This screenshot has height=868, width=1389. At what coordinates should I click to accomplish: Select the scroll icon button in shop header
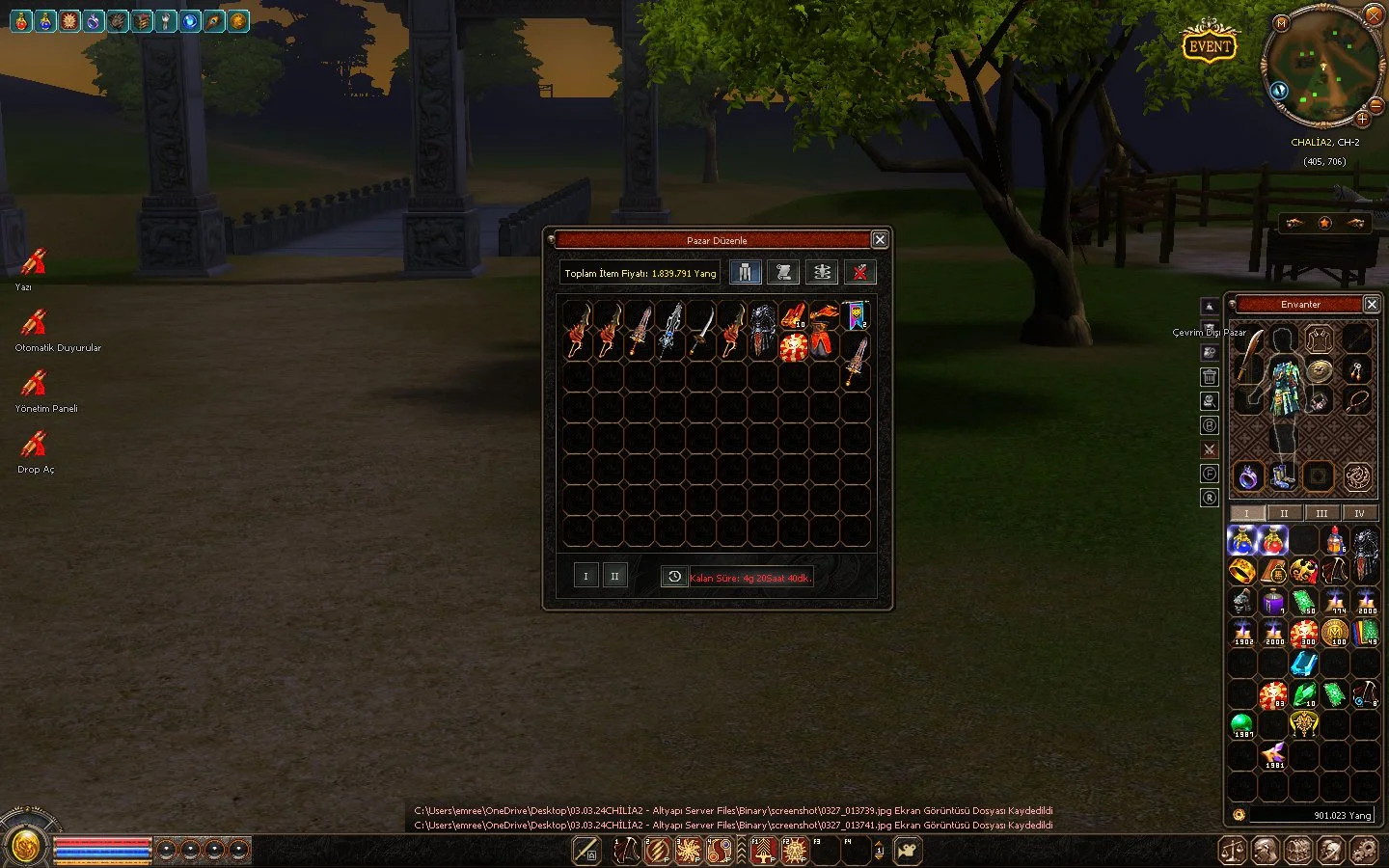[783, 273]
